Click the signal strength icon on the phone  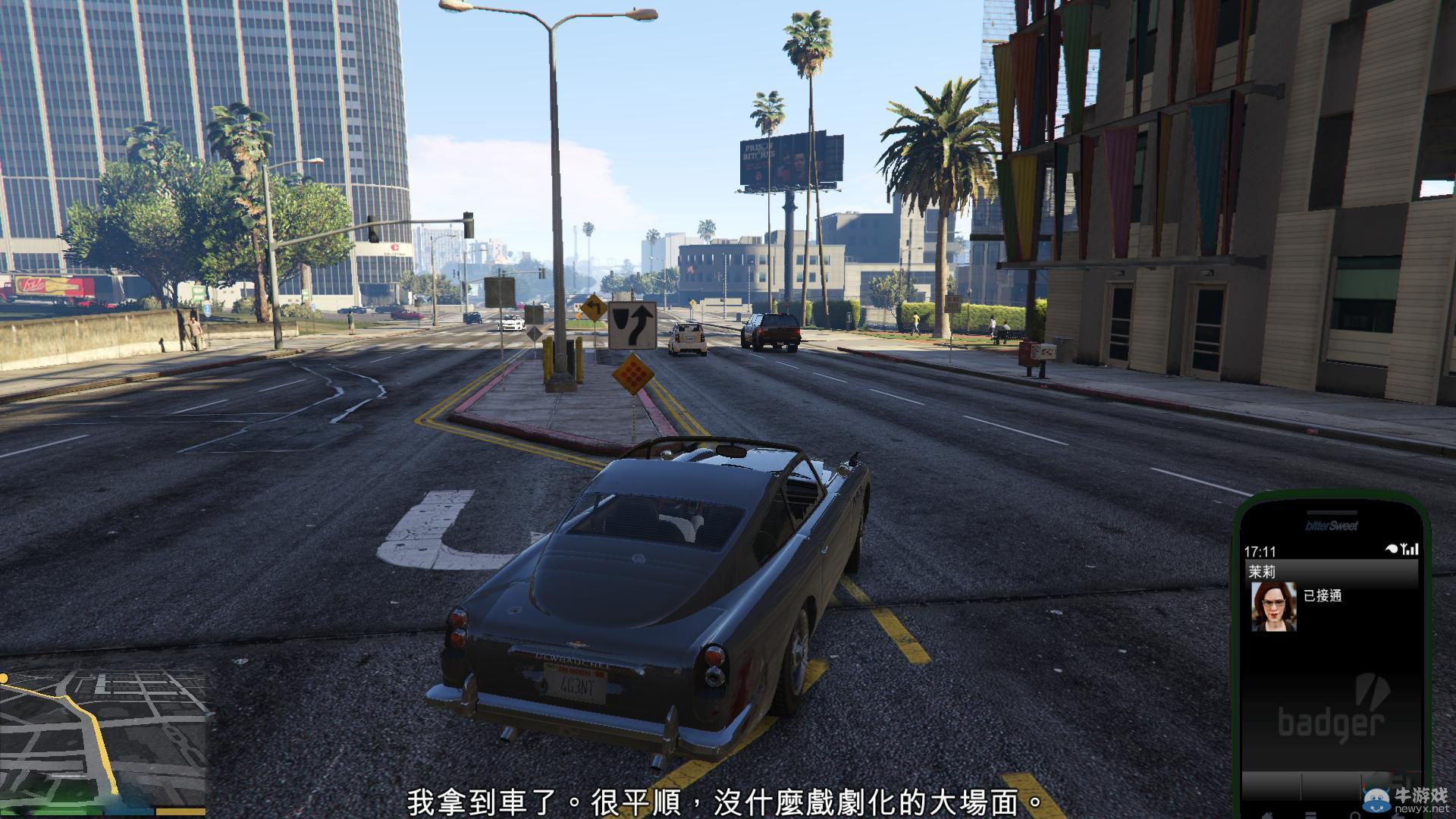coord(1412,549)
